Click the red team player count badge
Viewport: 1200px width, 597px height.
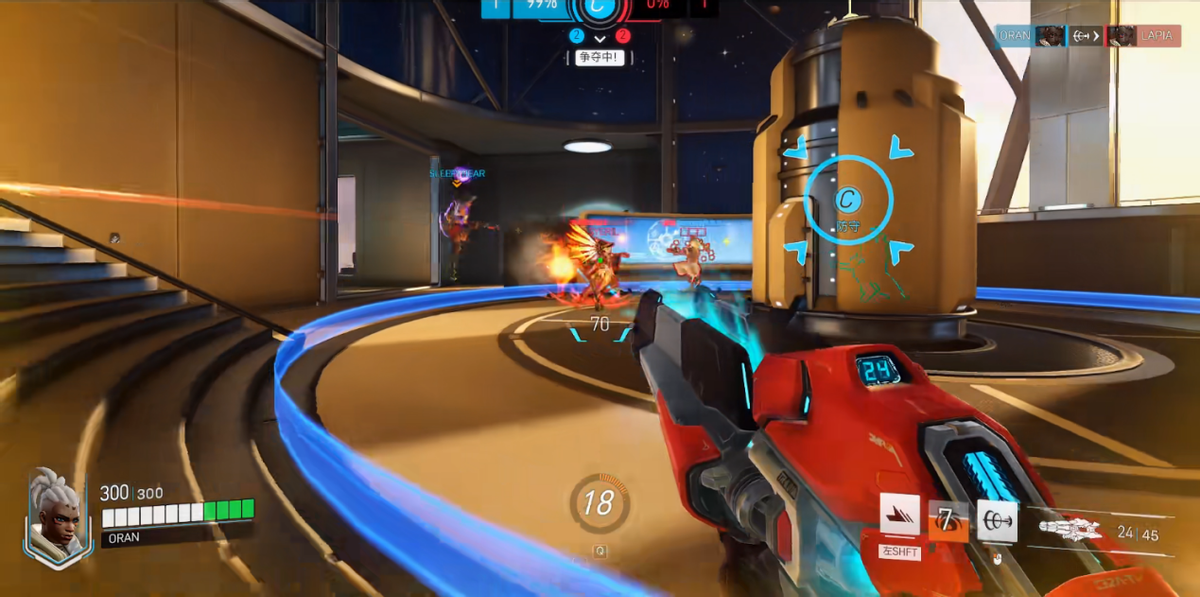point(623,36)
